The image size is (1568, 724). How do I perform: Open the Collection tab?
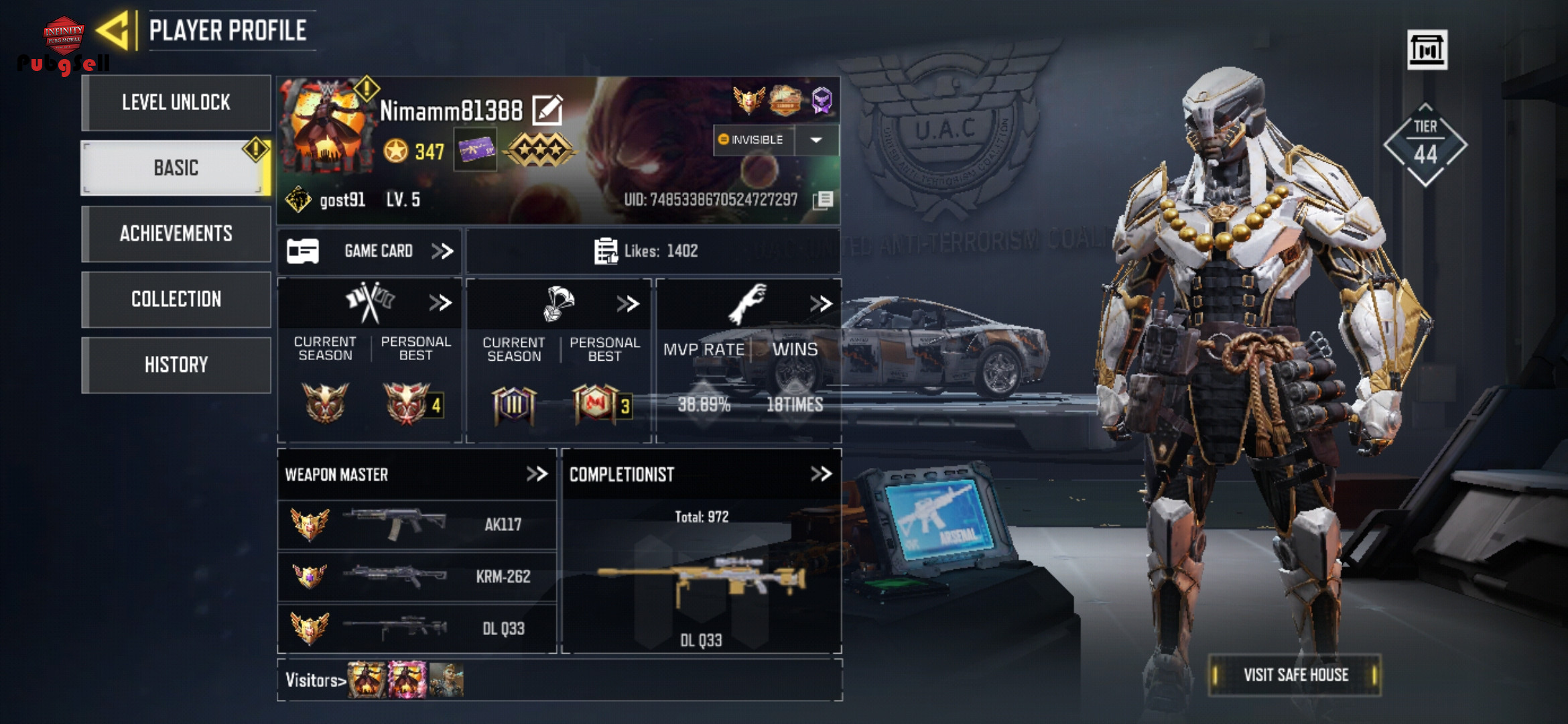coord(176,299)
